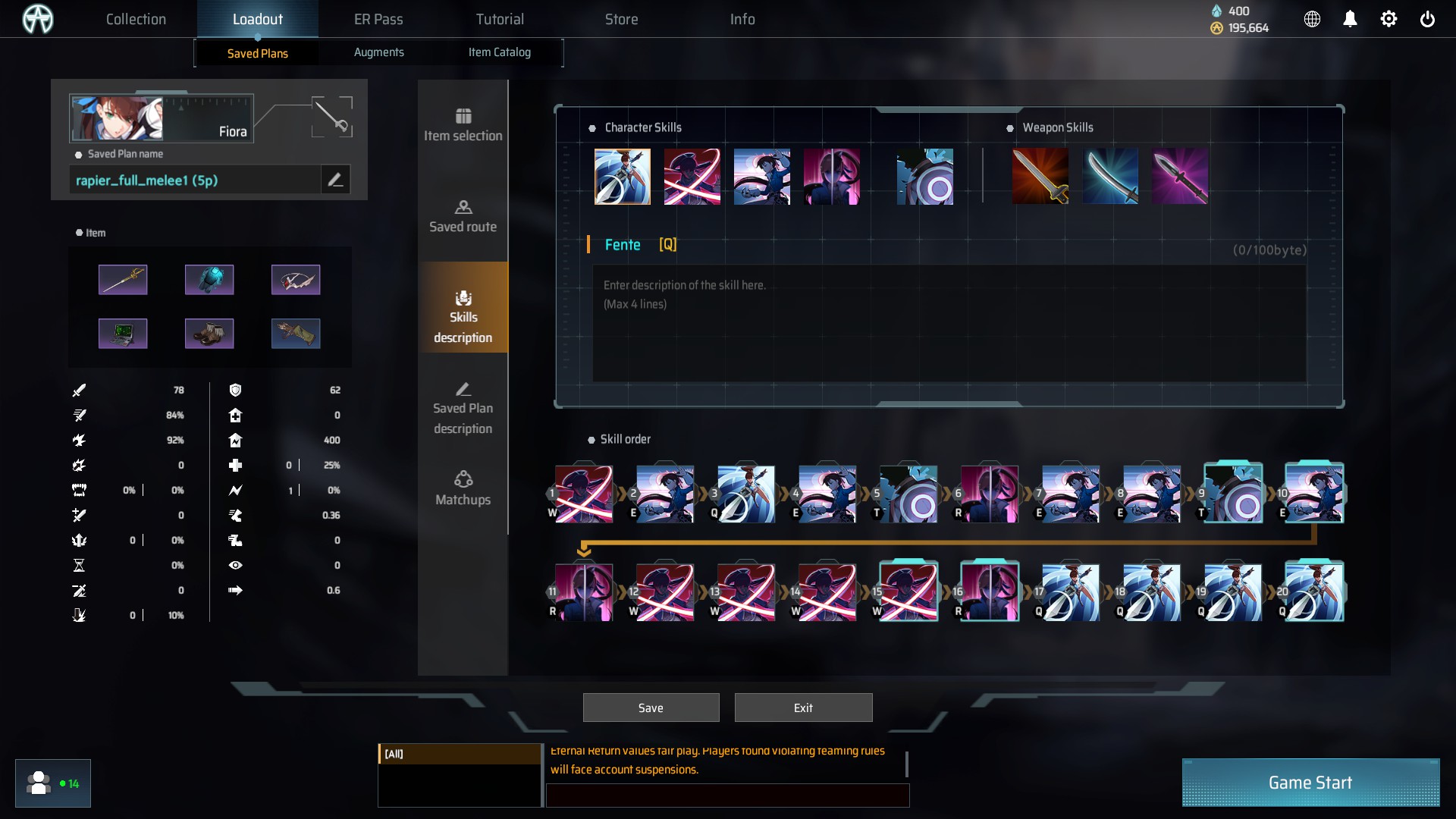Start matchmaking with Game Start
The width and height of the screenshot is (1456, 819).
point(1310,783)
